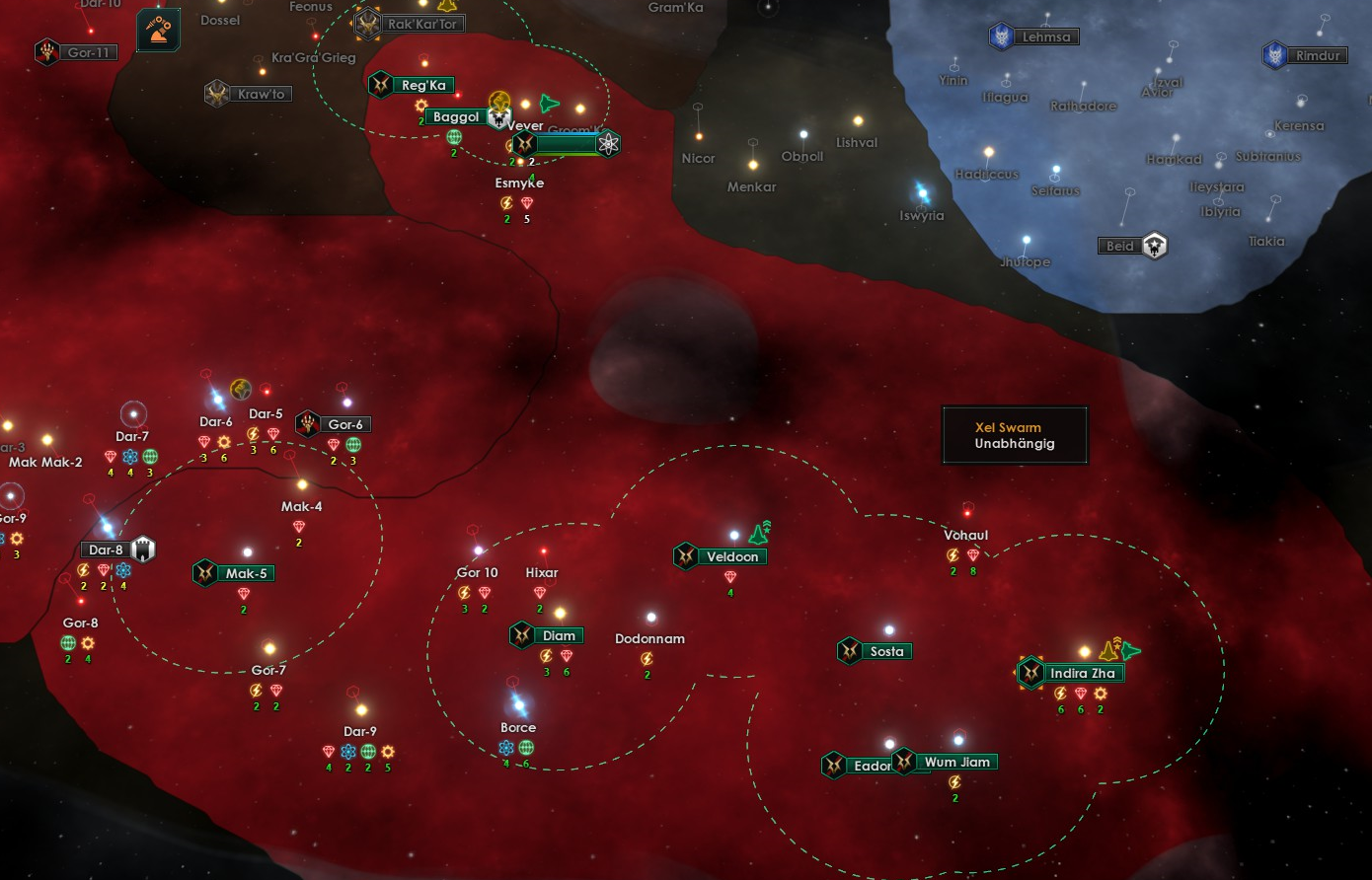Select the green fleet icon near Indira Zha

pyautogui.click(x=1130, y=650)
